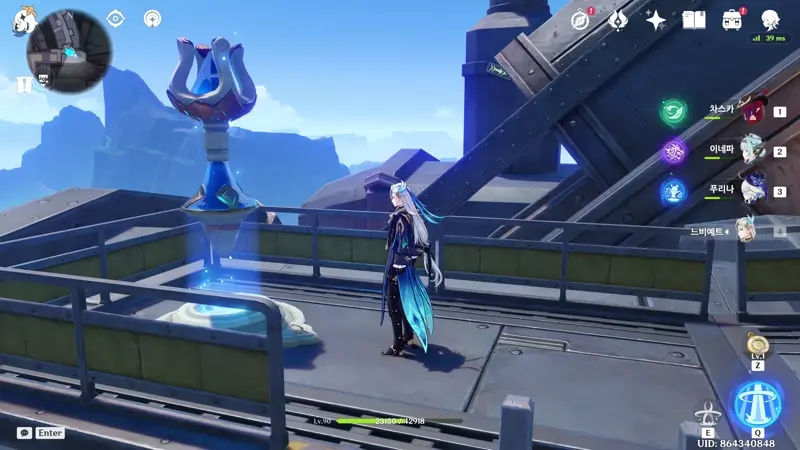Trigger 푸리나's blue quick-burst icon
The image size is (800, 450).
(x=673, y=190)
